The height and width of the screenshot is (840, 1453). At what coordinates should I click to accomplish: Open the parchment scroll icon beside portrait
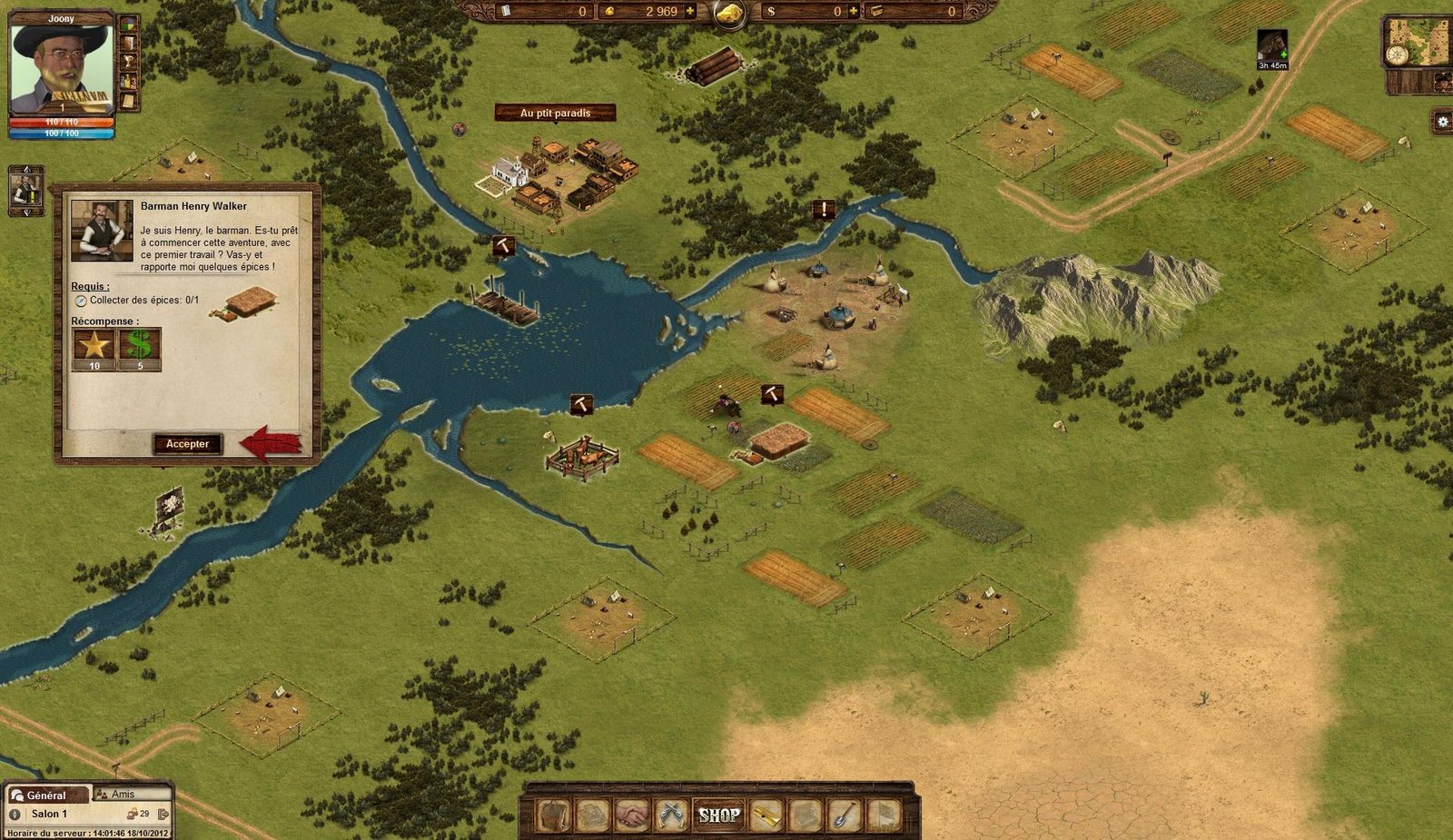(x=129, y=100)
